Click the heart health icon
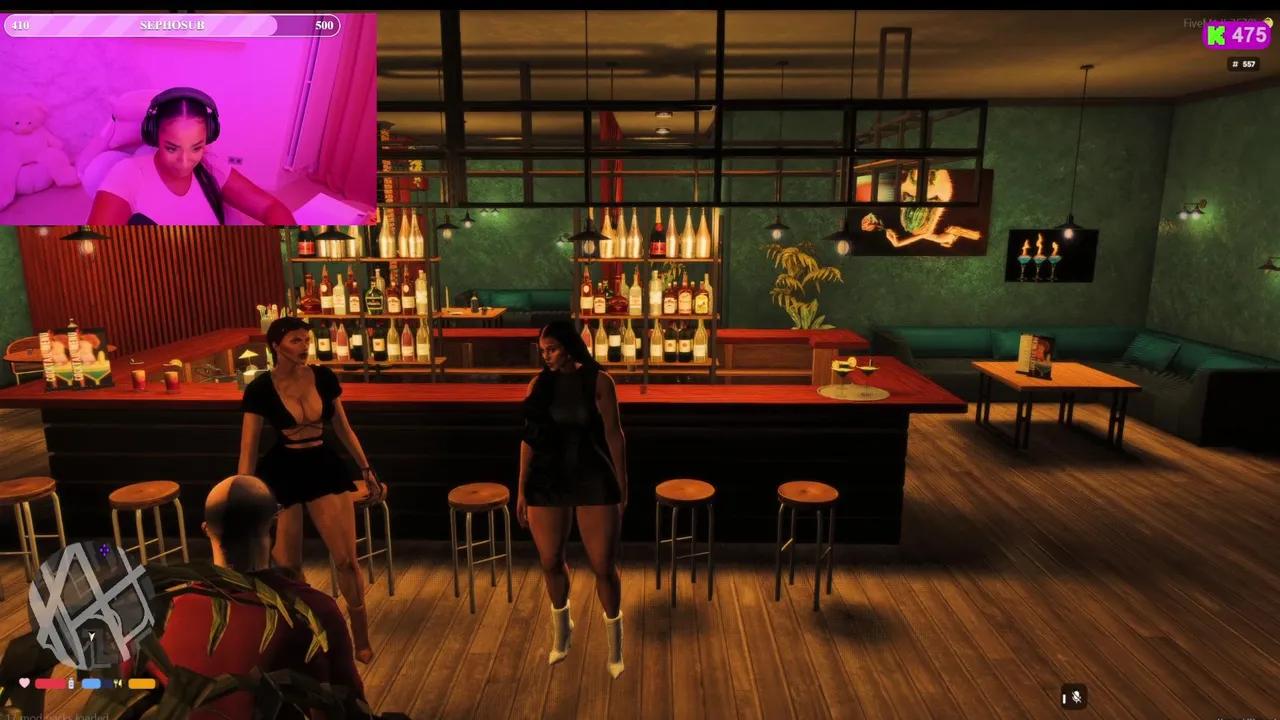The image size is (1280, 720). click(x=23, y=683)
